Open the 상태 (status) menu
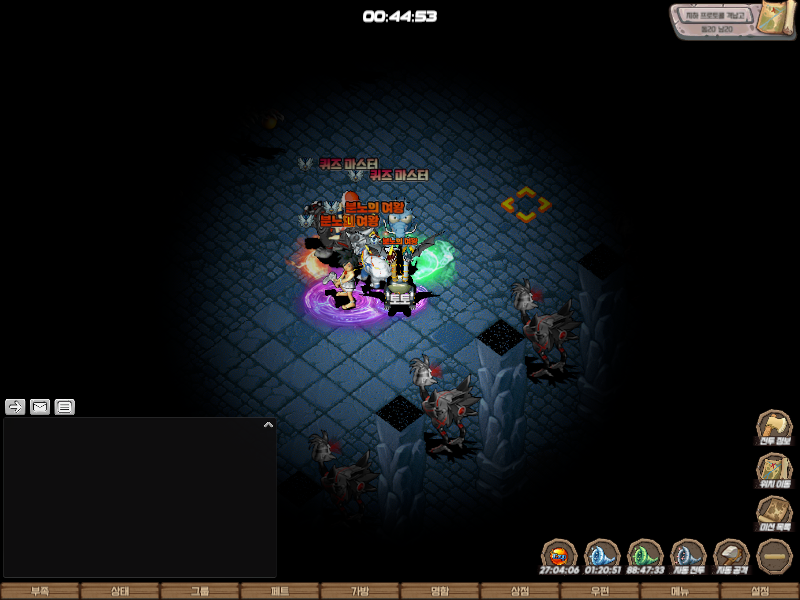 pos(120,591)
